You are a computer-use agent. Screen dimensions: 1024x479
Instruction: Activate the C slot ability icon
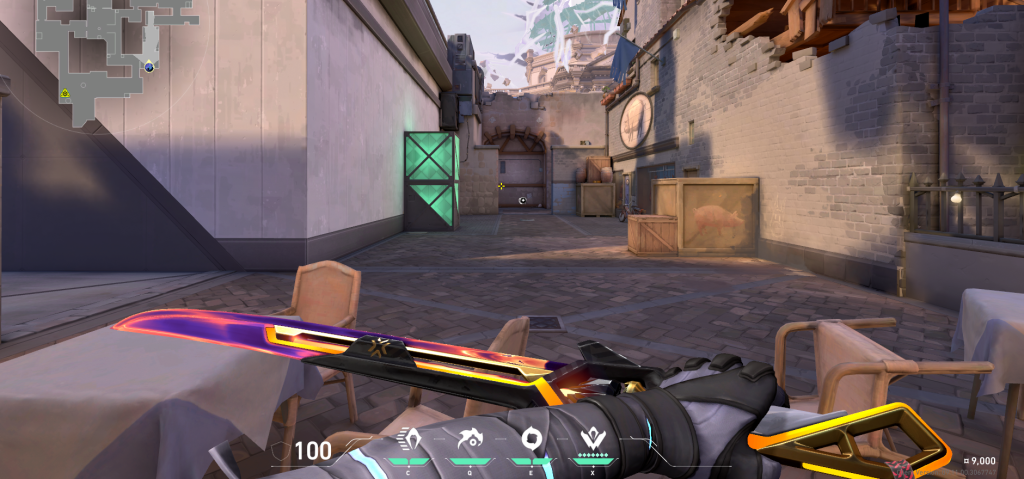click(x=410, y=439)
